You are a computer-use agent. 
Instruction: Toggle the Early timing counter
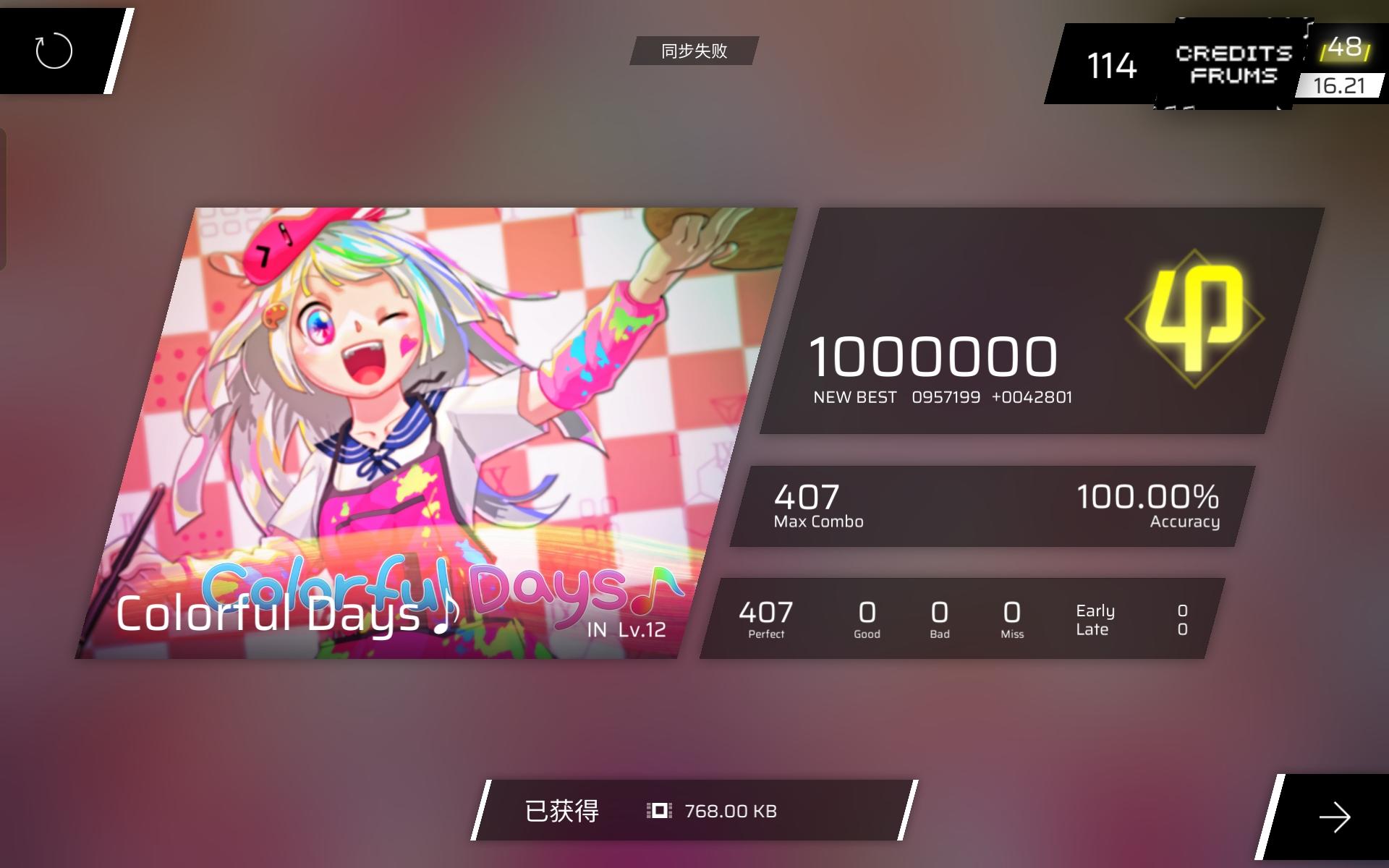point(1094,611)
